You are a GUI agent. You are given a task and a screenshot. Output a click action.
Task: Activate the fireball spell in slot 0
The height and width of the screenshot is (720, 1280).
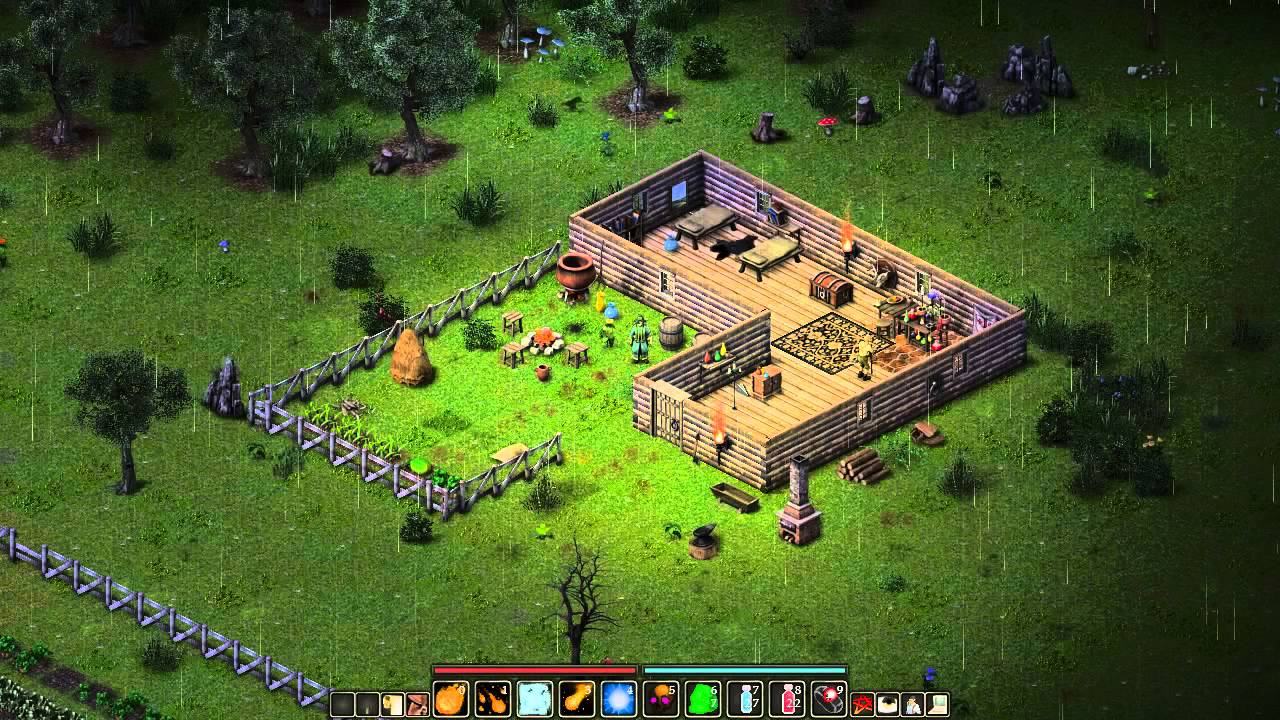(x=450, y=697)
